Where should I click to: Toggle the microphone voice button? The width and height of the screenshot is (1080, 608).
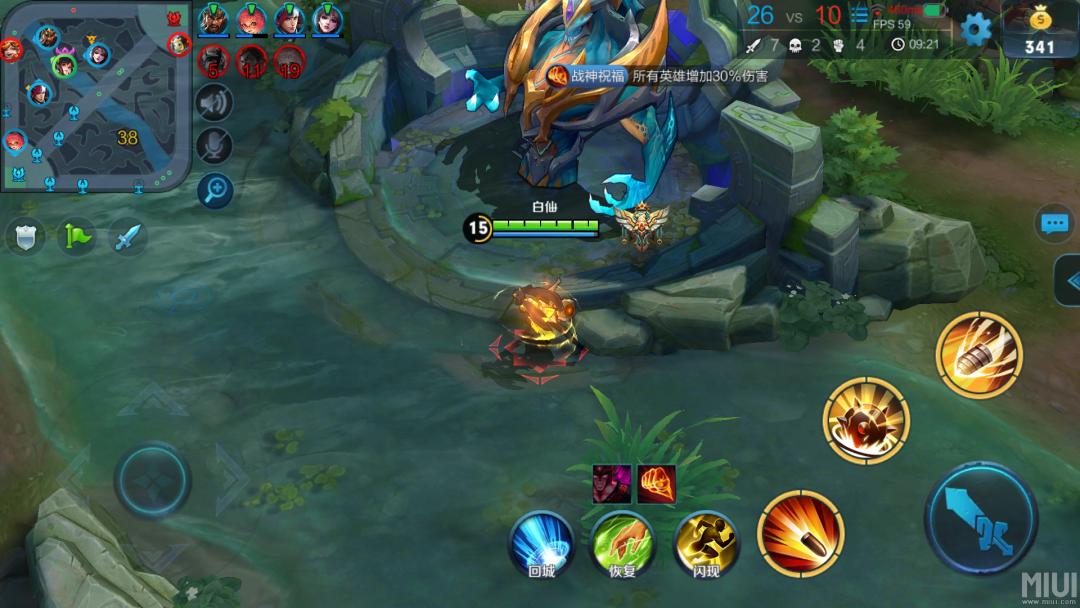[214, 145]
